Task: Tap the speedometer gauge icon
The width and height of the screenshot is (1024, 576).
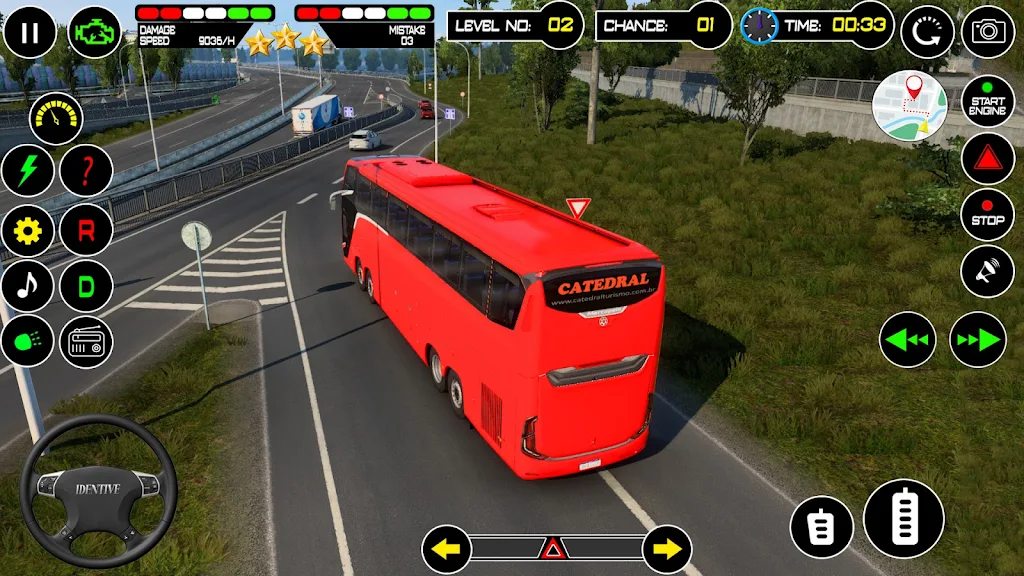Action: (x=56, y=119)
